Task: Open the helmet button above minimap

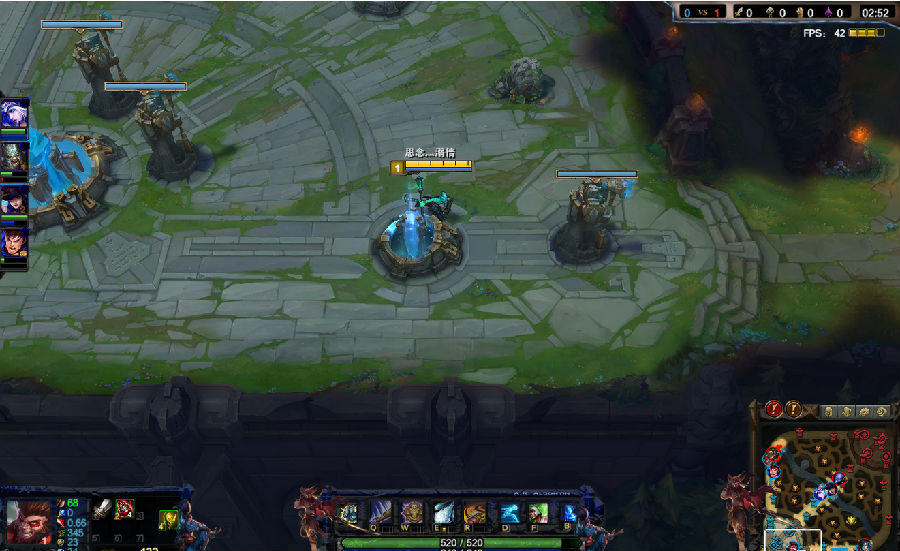Action: tap(827, 411)
